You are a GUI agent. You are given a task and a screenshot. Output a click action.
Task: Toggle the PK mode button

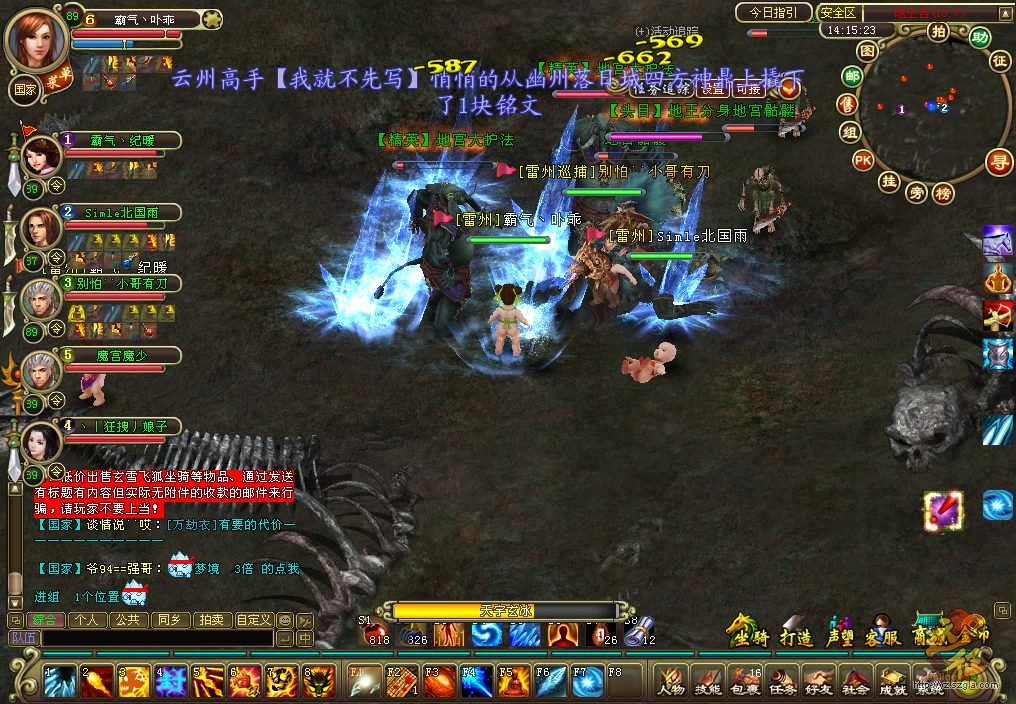(x=862, y=160)
